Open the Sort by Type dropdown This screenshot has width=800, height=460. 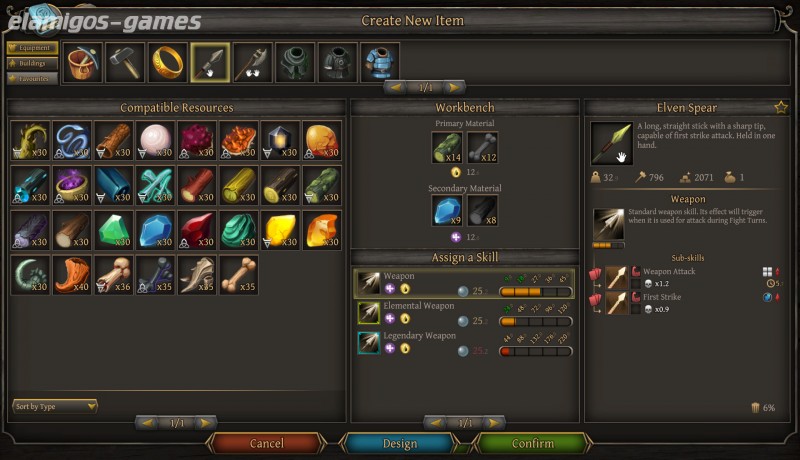(x=55, y=406)
